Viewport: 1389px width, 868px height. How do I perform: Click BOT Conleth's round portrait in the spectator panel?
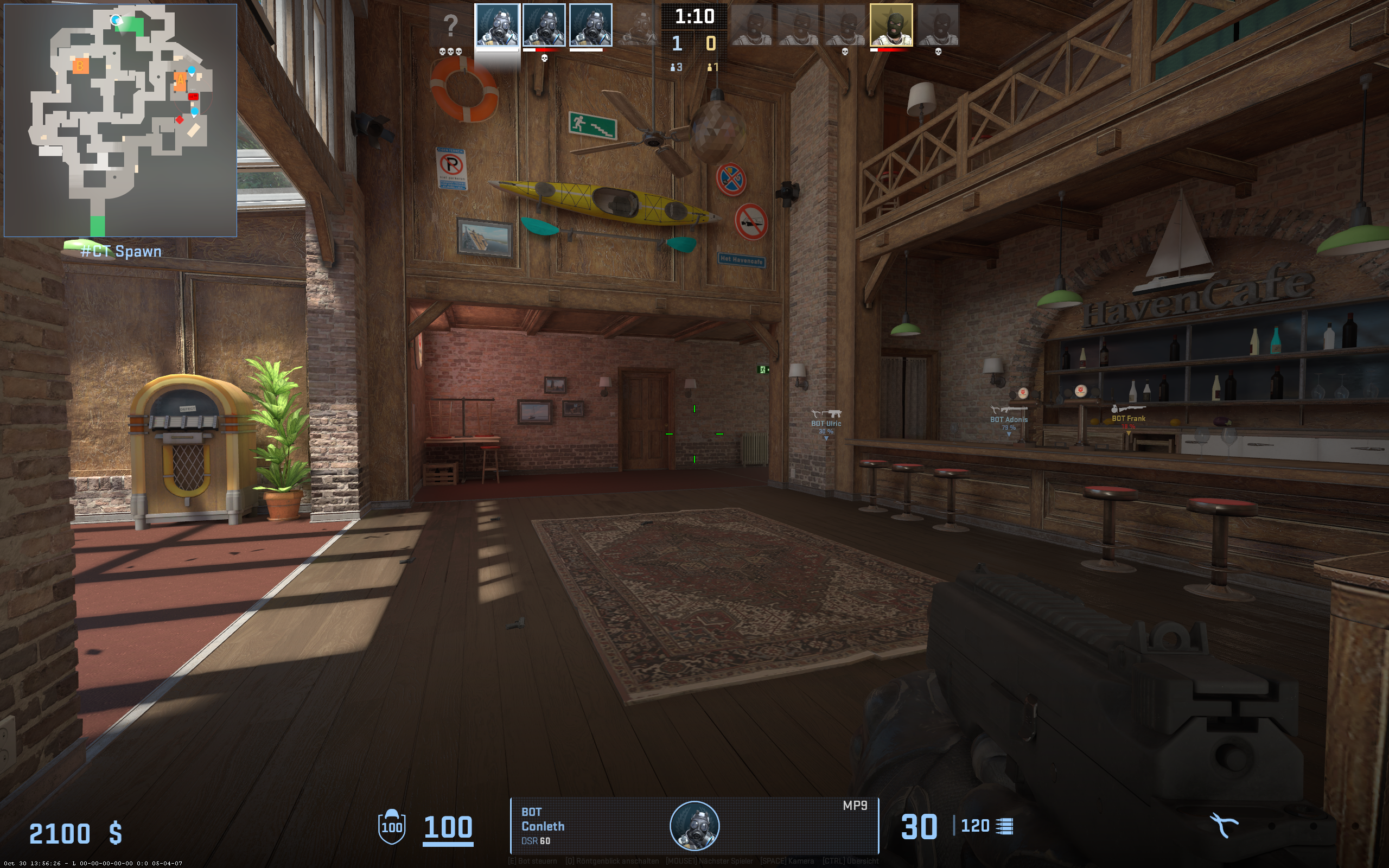click(x=694, y=826)
